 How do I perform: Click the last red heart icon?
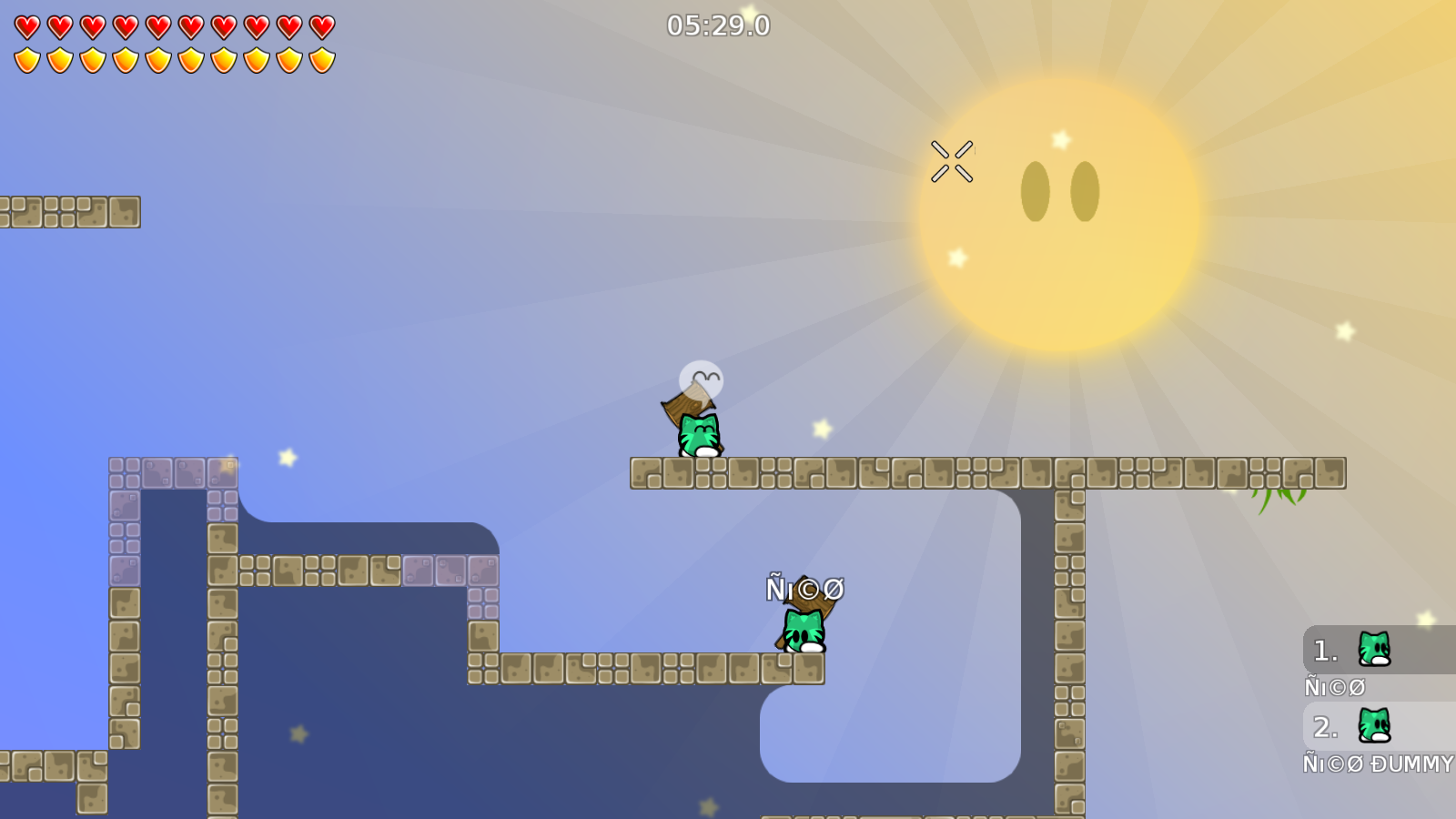point(320,26)
